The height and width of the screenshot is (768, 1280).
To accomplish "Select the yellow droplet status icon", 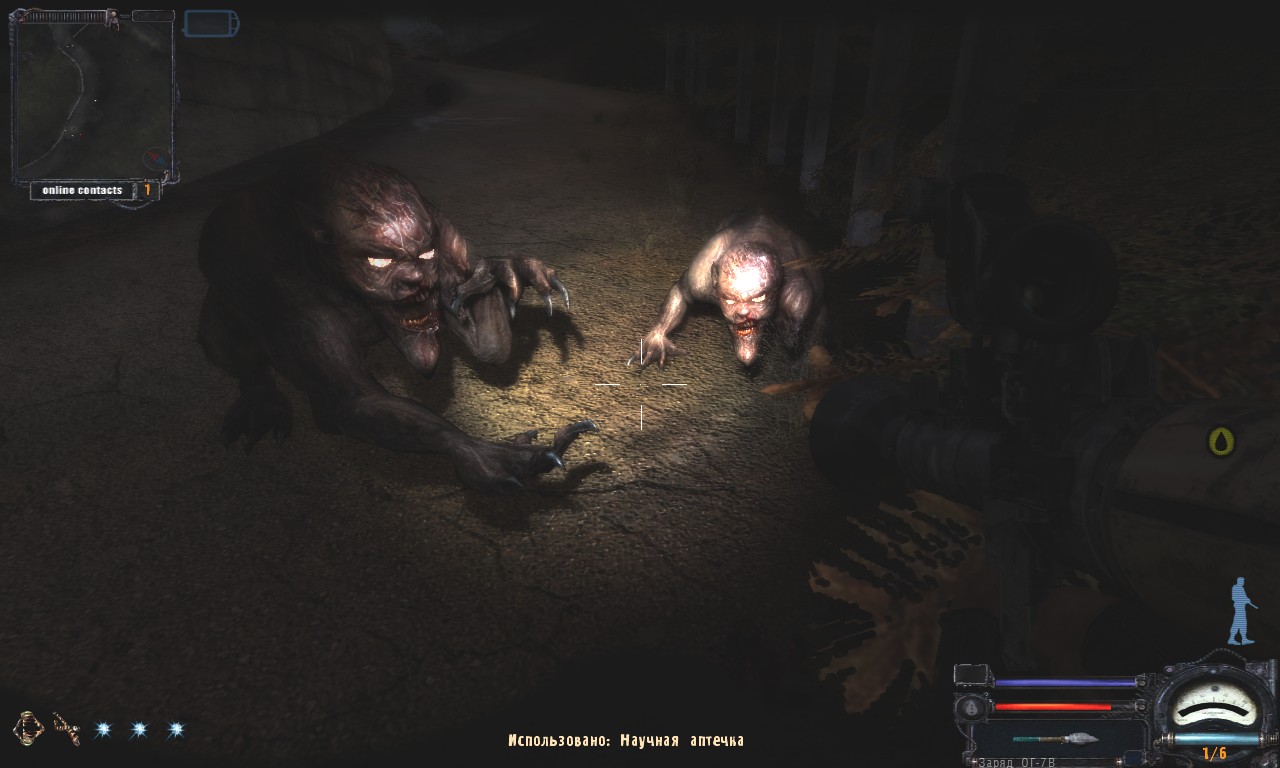I will click(x=1221, y=441).
